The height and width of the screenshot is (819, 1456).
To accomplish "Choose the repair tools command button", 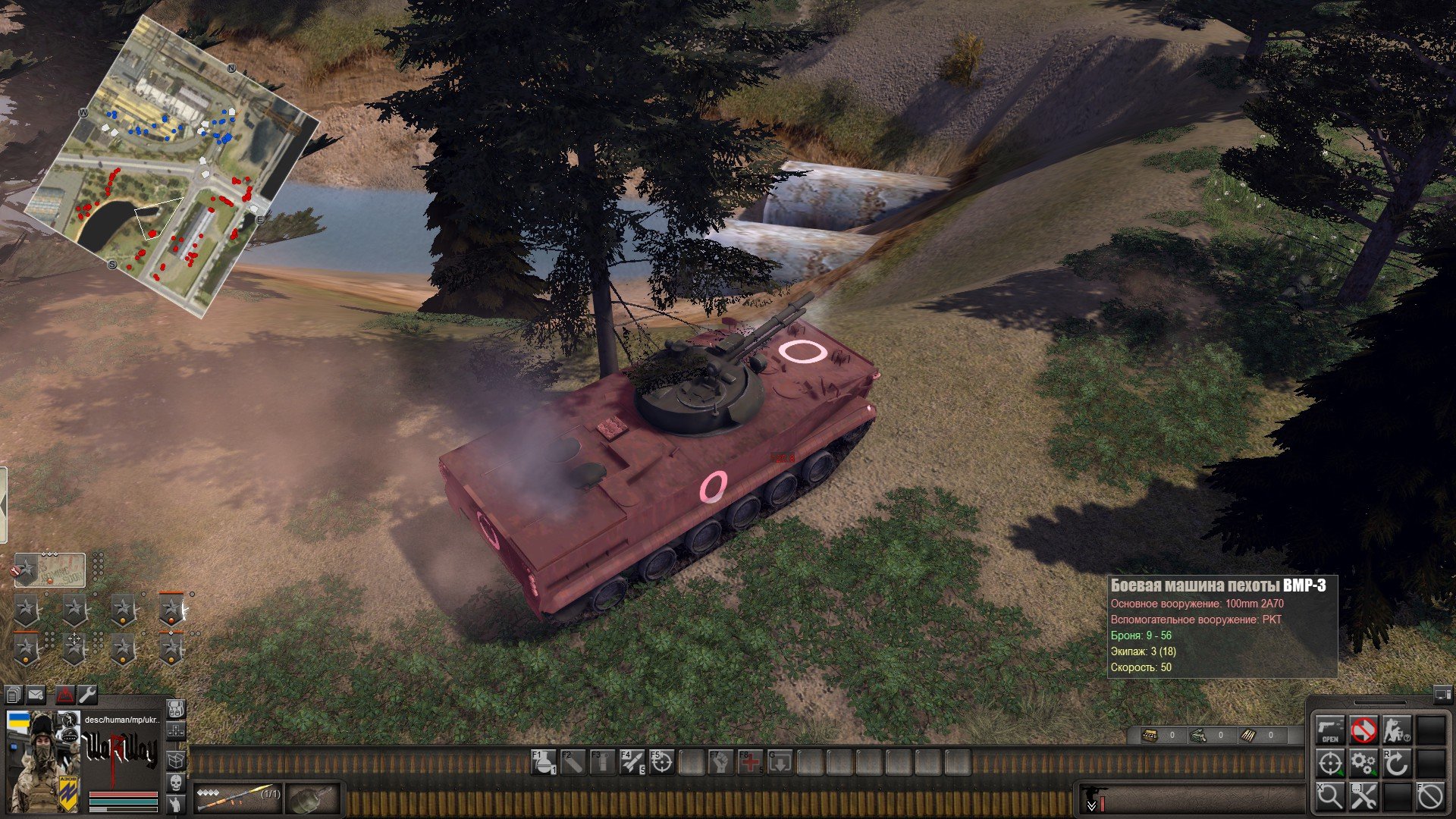I will [x=1363, y=796].
